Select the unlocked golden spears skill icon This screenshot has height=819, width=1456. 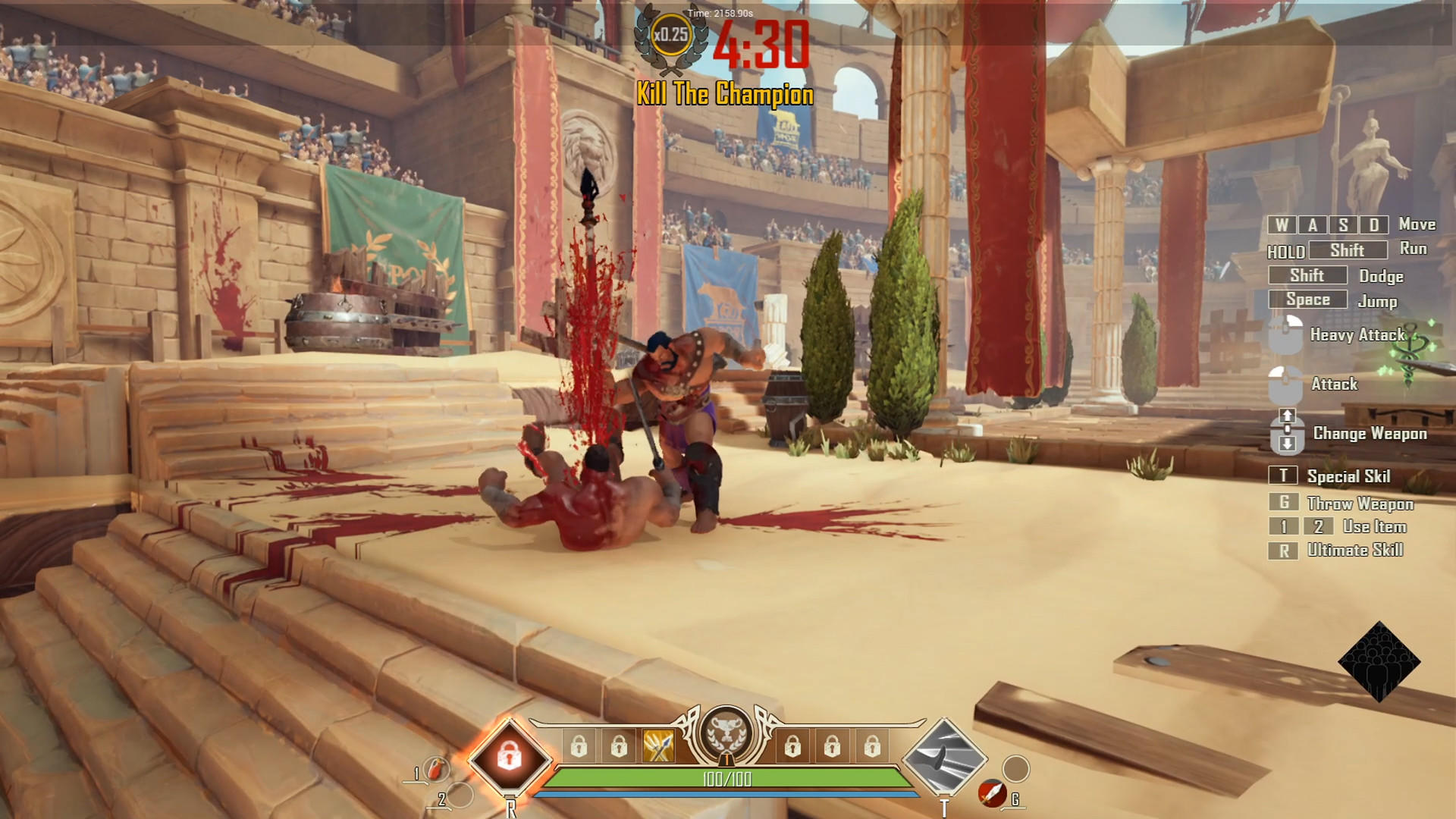657,745
